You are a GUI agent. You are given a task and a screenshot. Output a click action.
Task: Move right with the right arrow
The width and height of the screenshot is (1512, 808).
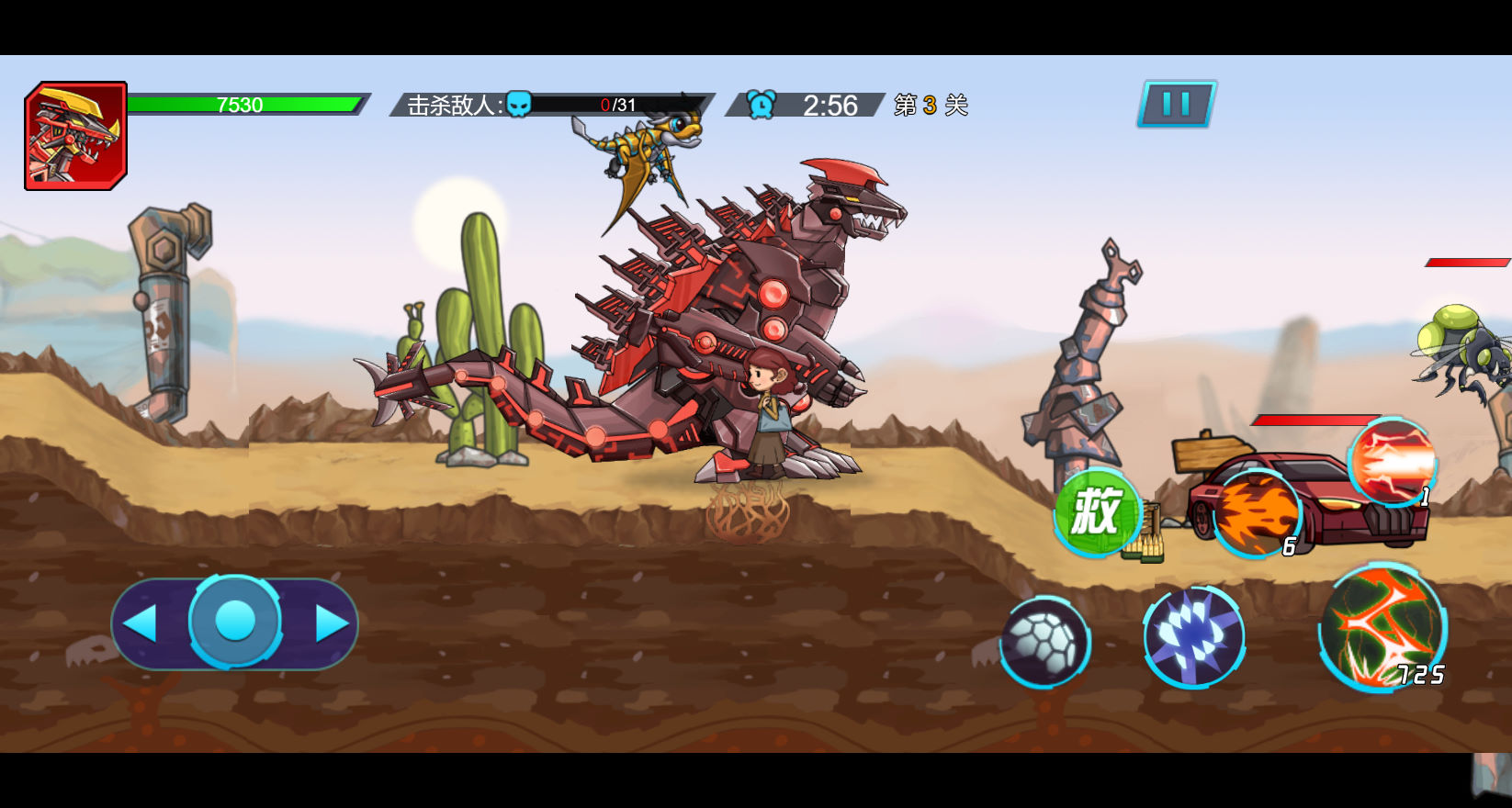[x=332, y=623]
